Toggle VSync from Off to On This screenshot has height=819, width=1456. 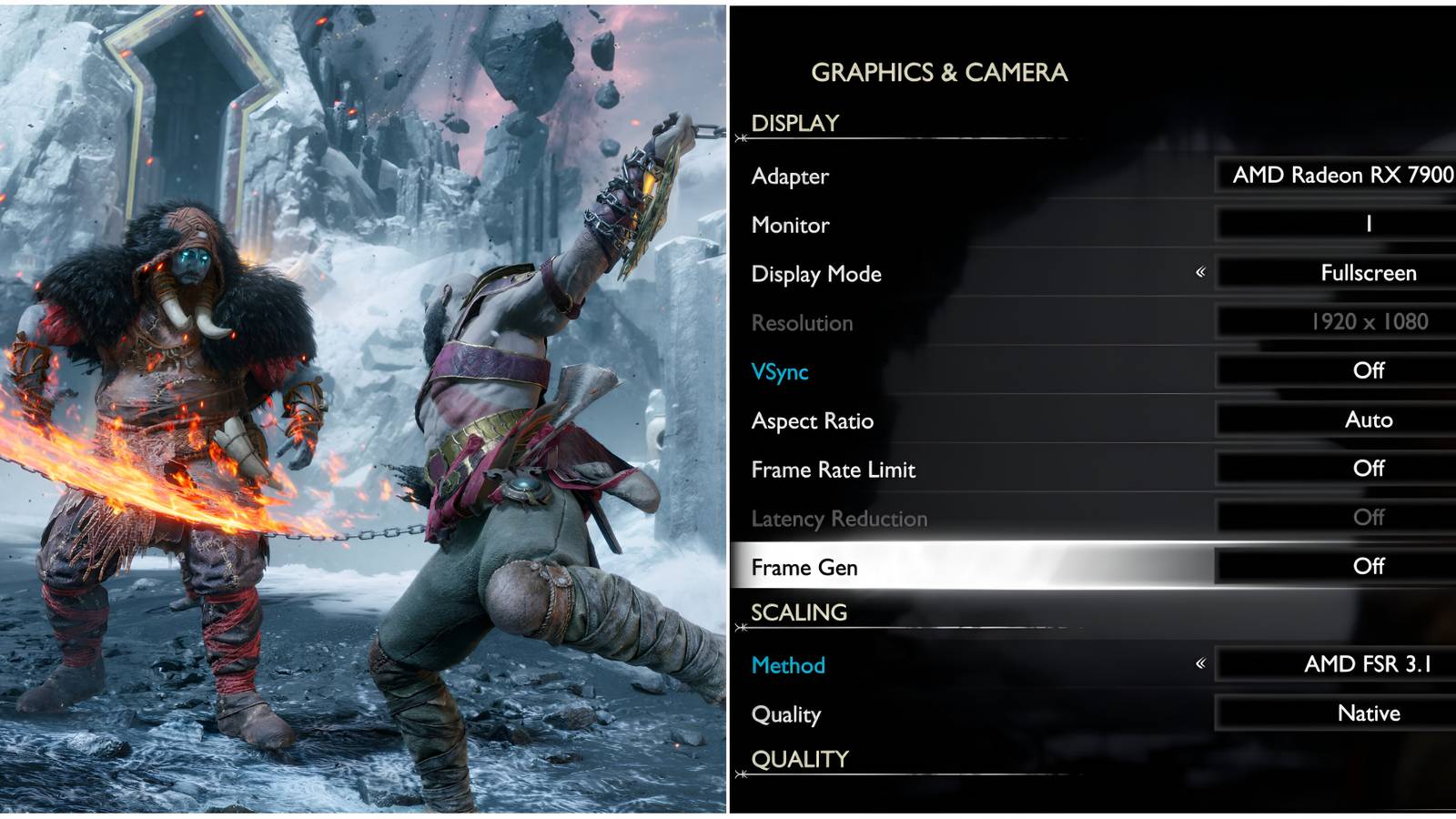(x=1370, y=370)
